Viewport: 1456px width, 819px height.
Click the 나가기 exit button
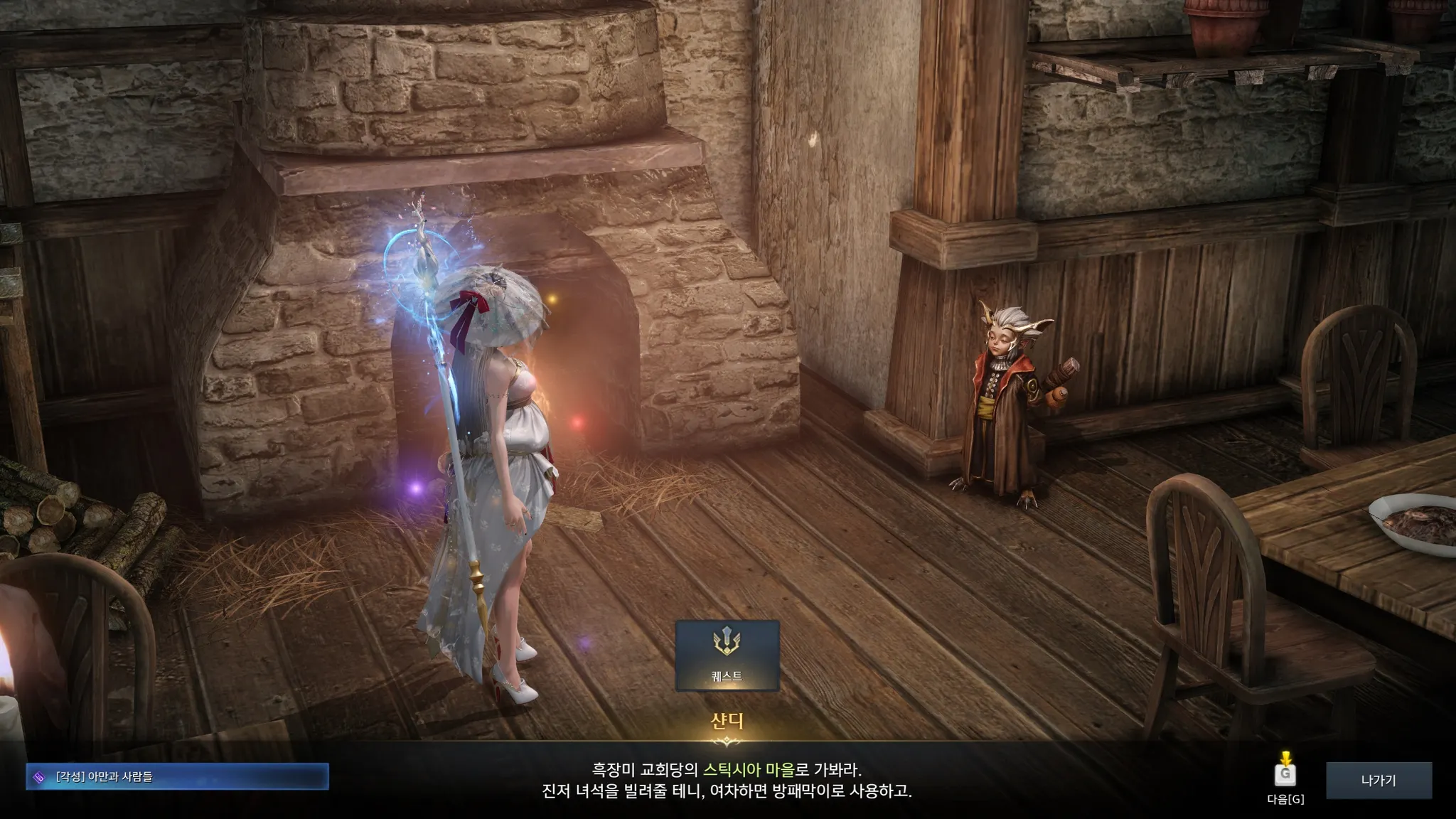[x=1378, y=781]
